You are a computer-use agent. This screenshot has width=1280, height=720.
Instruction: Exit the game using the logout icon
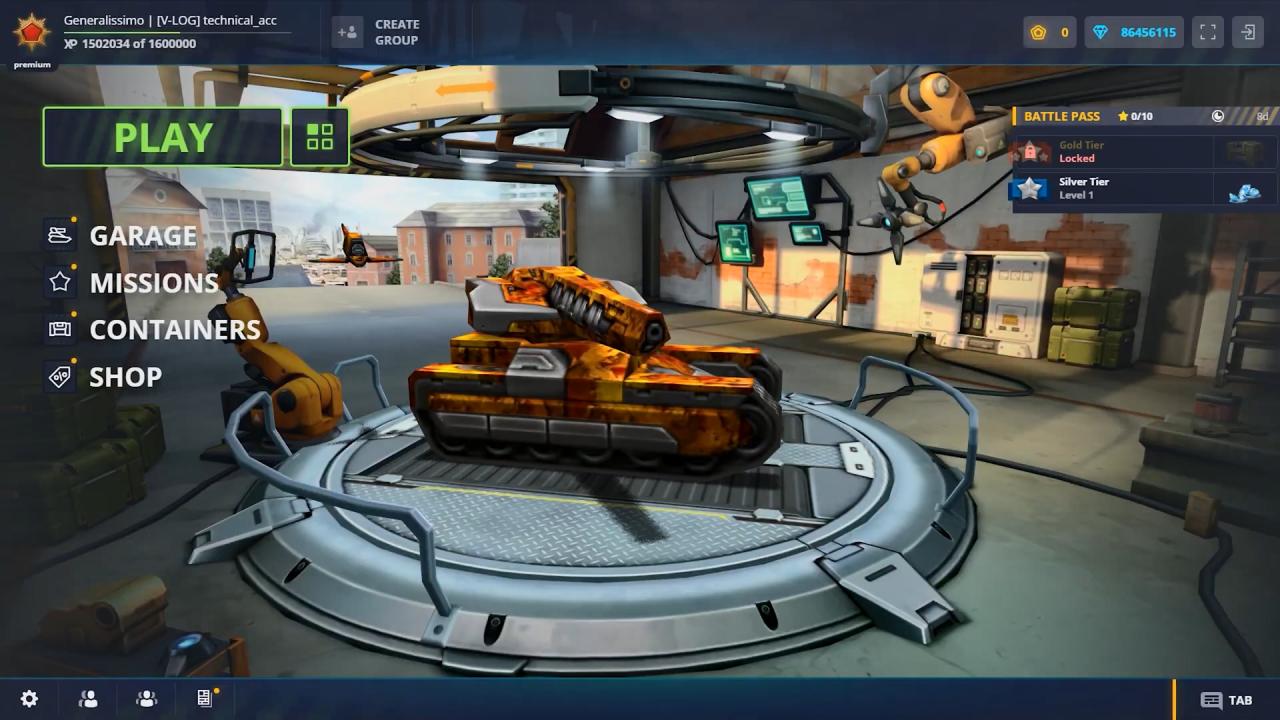click(x=1248, y=32)
